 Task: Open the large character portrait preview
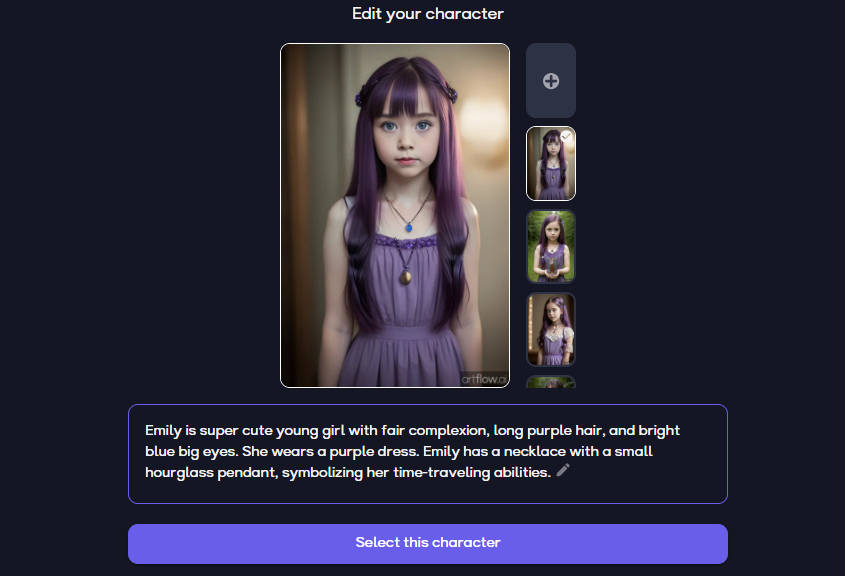tap(395, 215)
